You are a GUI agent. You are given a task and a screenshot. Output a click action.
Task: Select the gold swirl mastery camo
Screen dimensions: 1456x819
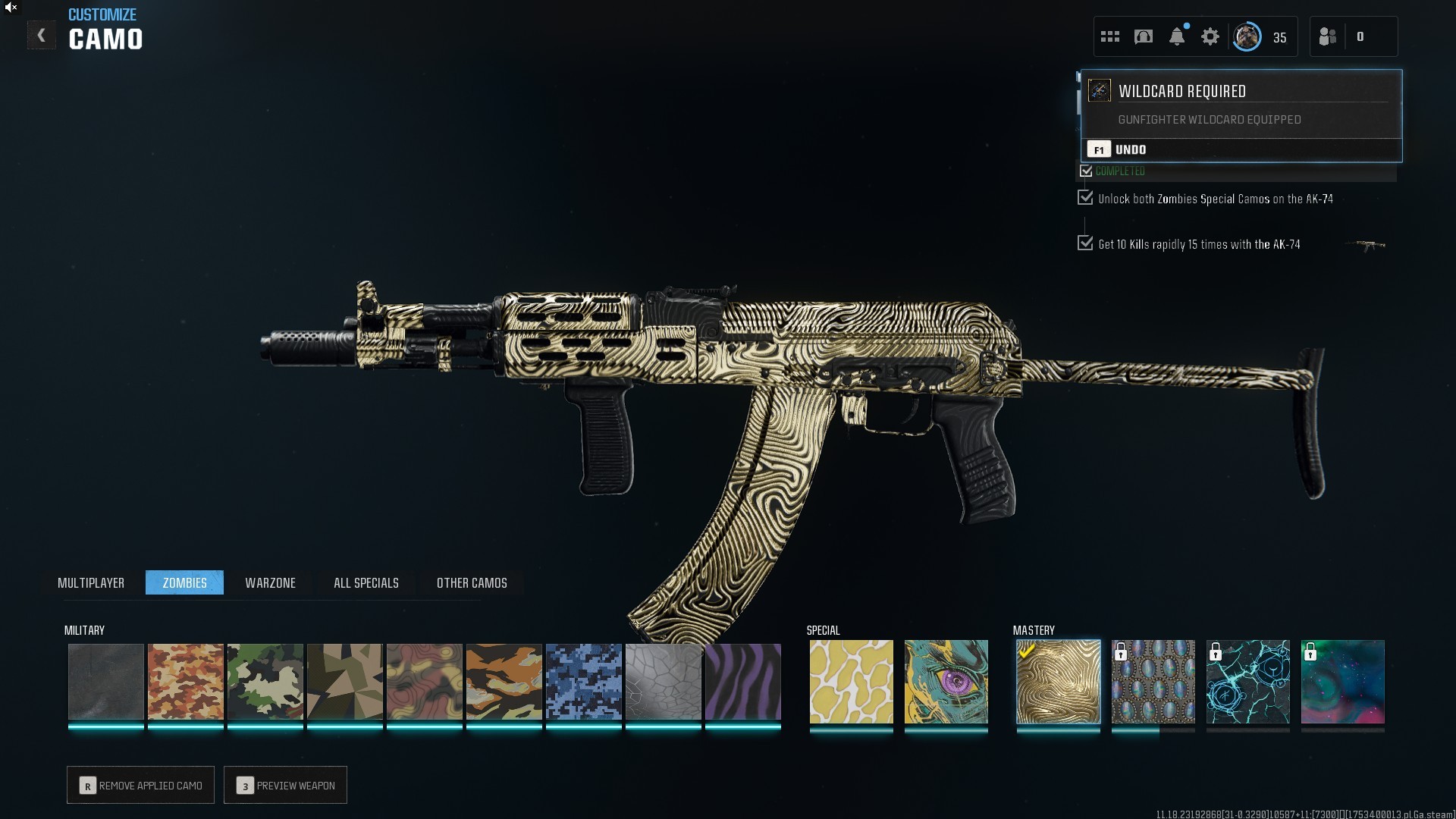point(1058,682)
